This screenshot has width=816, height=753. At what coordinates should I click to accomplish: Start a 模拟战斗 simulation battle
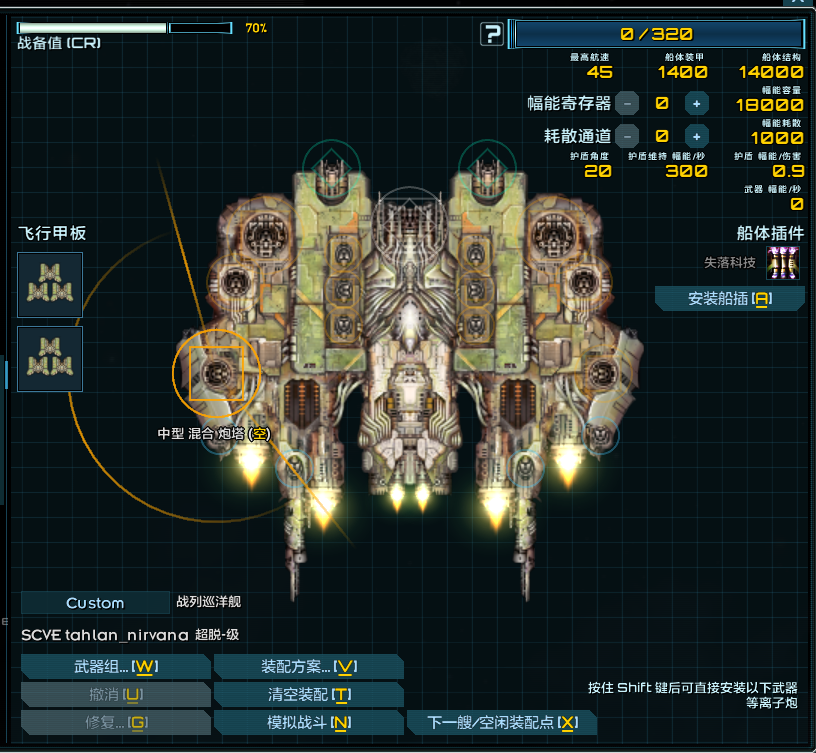(309, 722)
